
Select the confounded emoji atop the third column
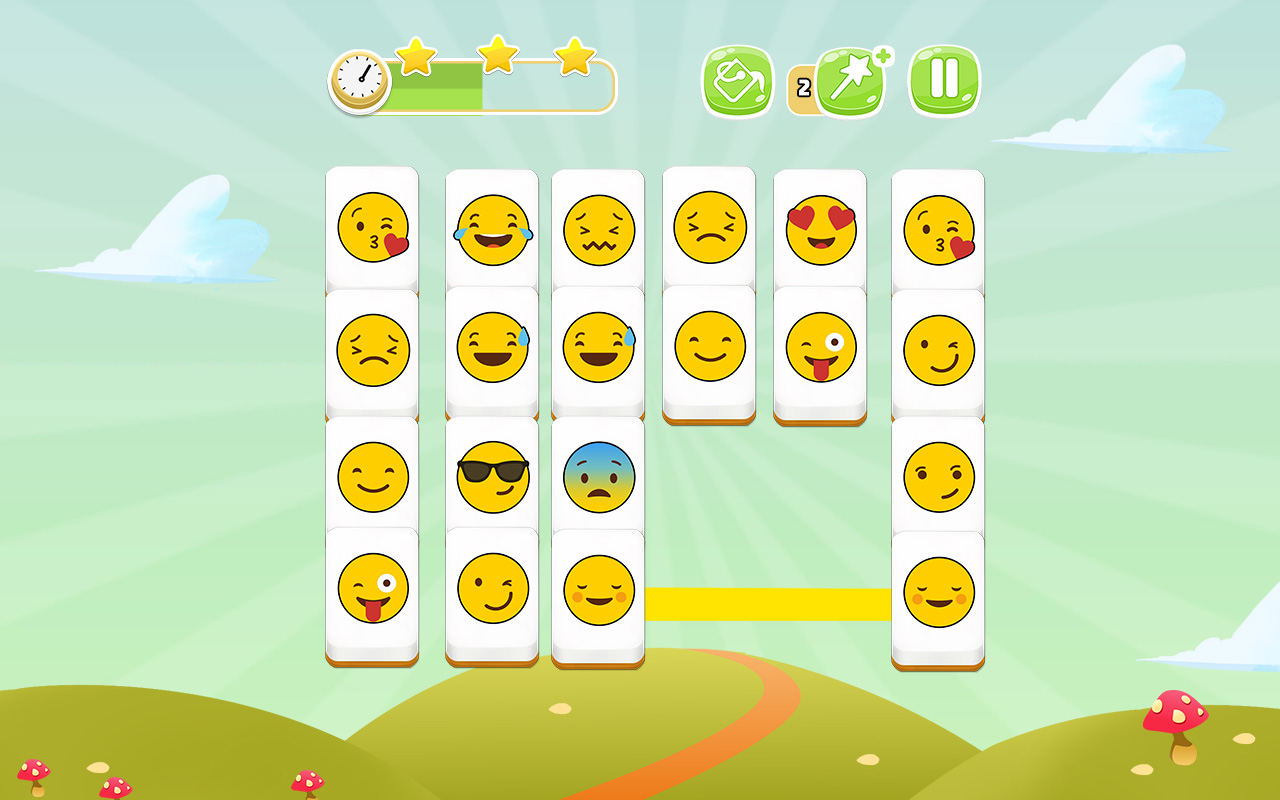(x=598, y=228)
